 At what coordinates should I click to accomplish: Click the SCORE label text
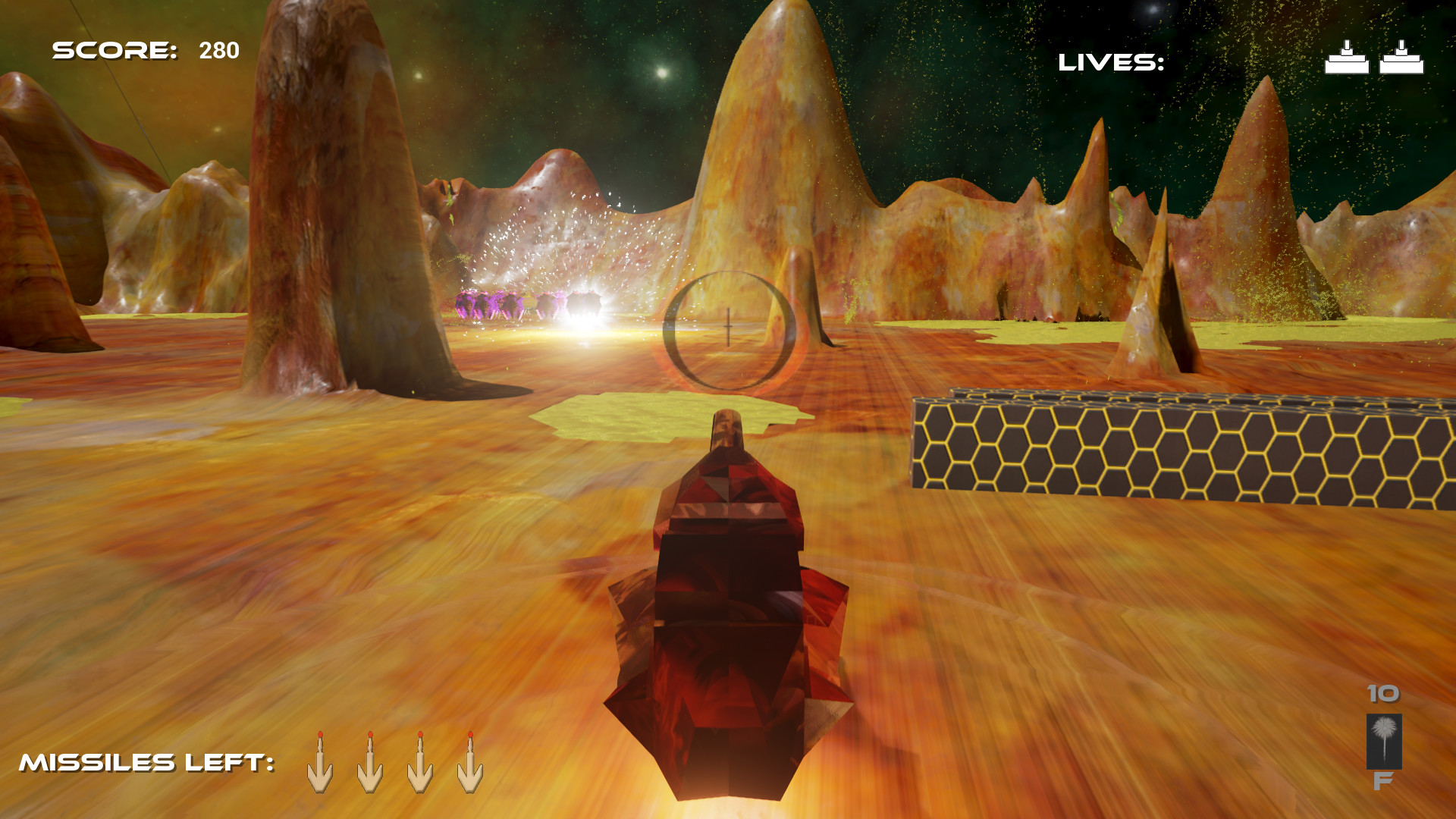coord(114,52)
